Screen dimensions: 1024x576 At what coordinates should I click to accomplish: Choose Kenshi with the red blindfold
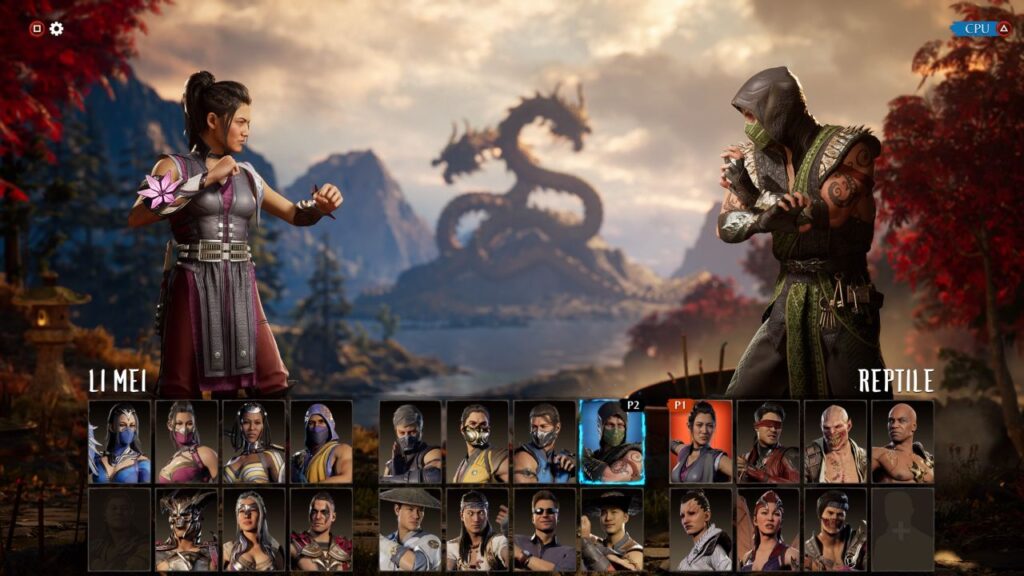click(x=768, y=442)
